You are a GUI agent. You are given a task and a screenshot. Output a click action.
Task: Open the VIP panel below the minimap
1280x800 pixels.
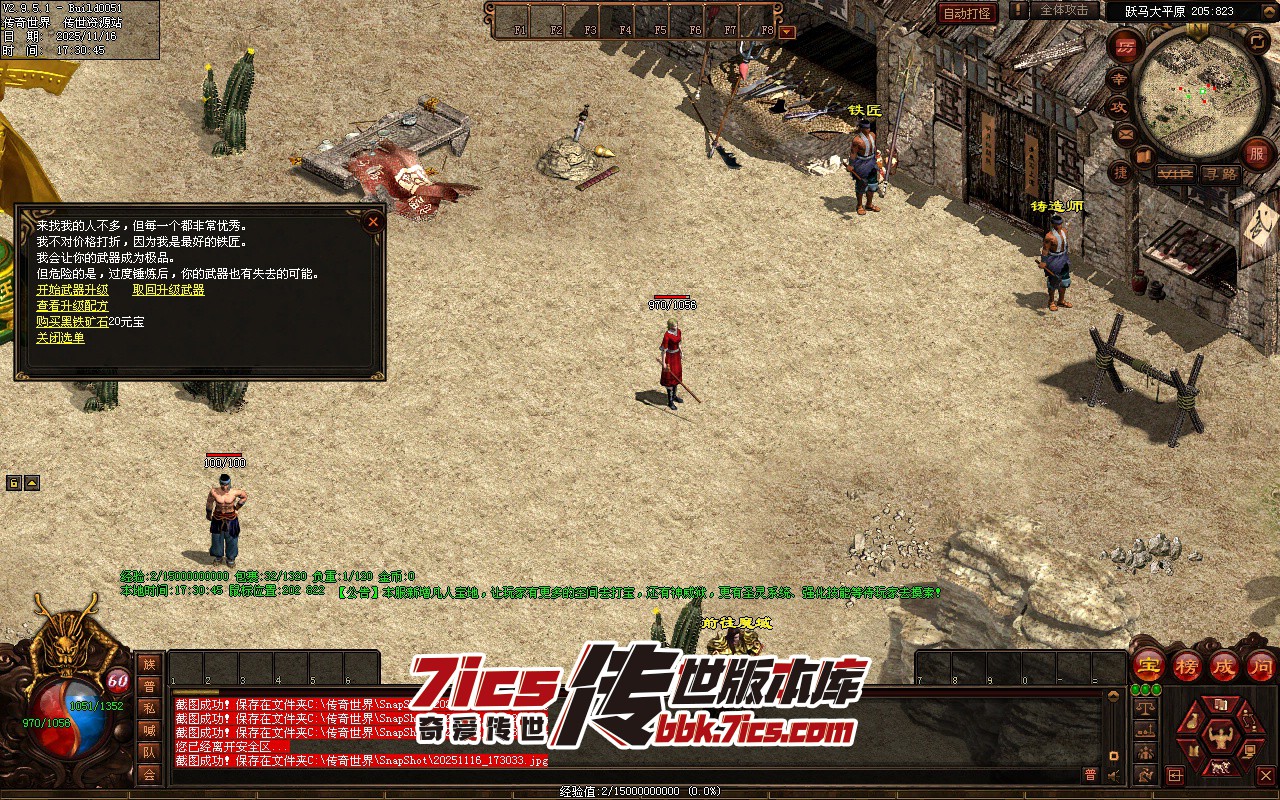pyautogui.click(x=1174, y=174)
